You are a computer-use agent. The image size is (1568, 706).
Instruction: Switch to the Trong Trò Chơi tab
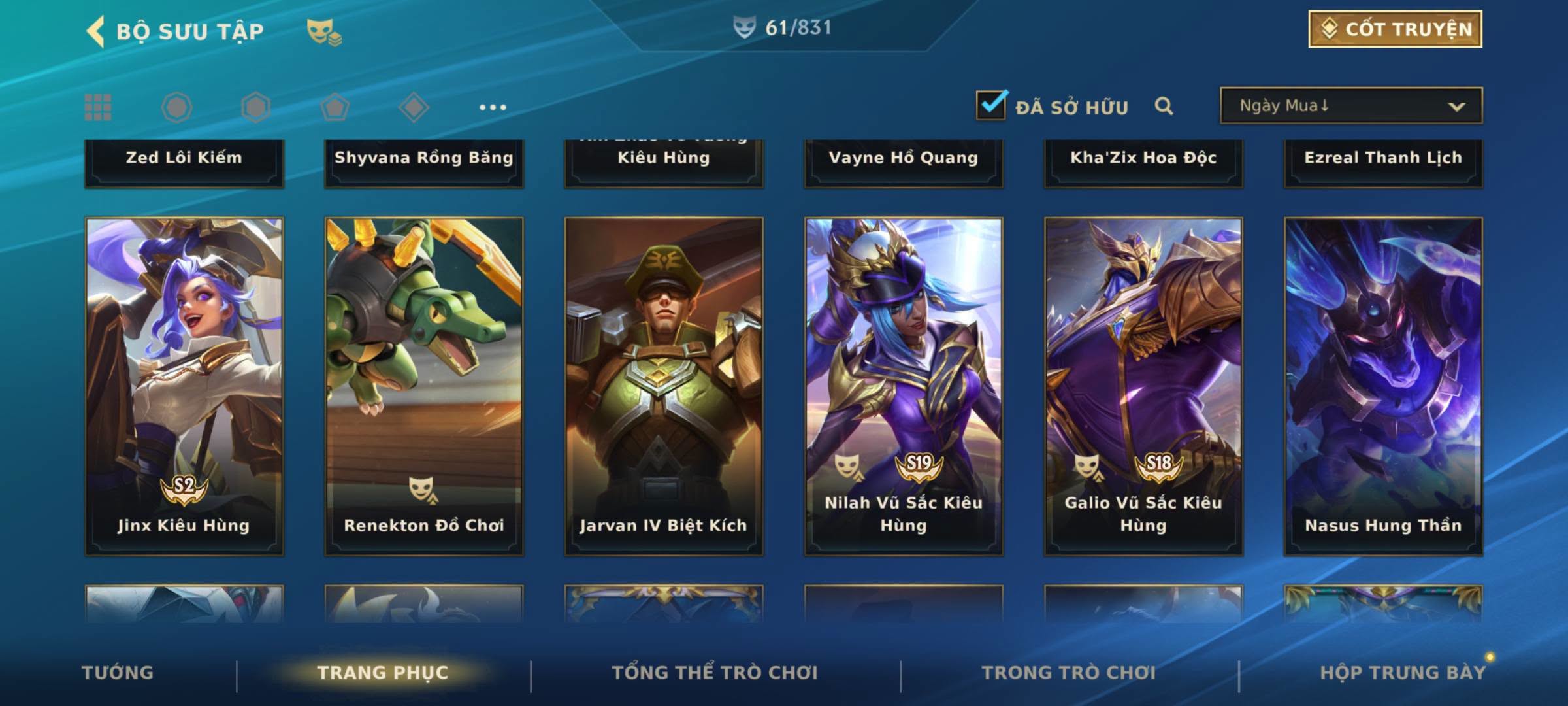1069,673
